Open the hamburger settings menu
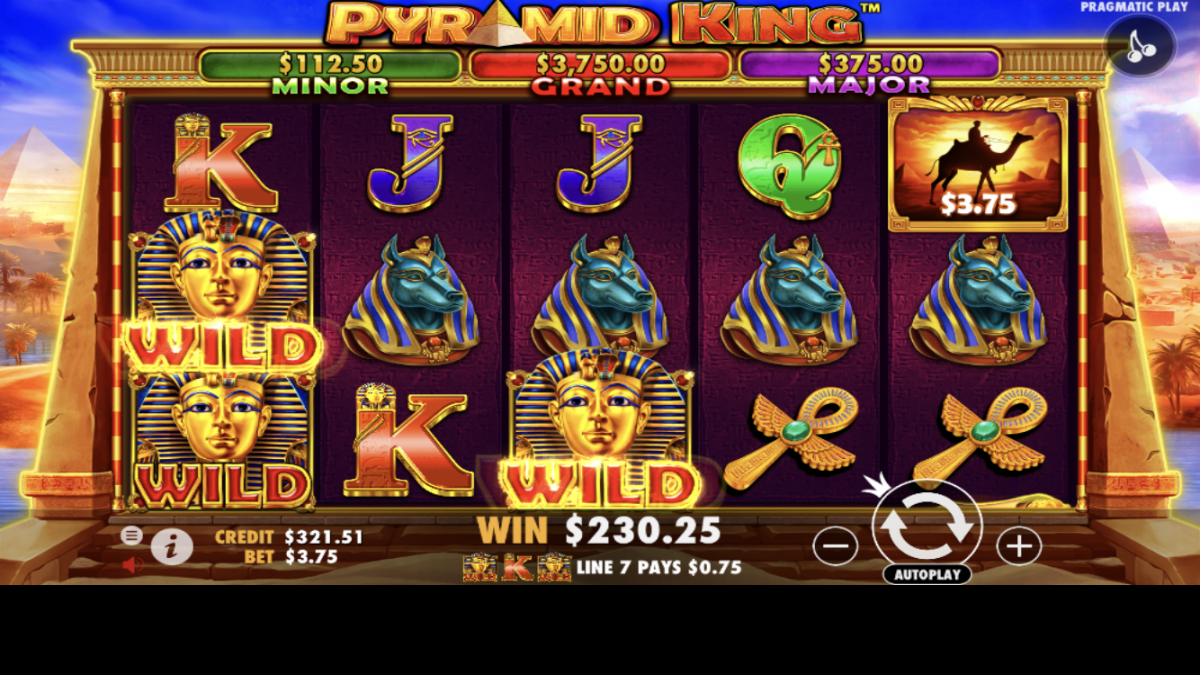 click(x=131, y=535)
